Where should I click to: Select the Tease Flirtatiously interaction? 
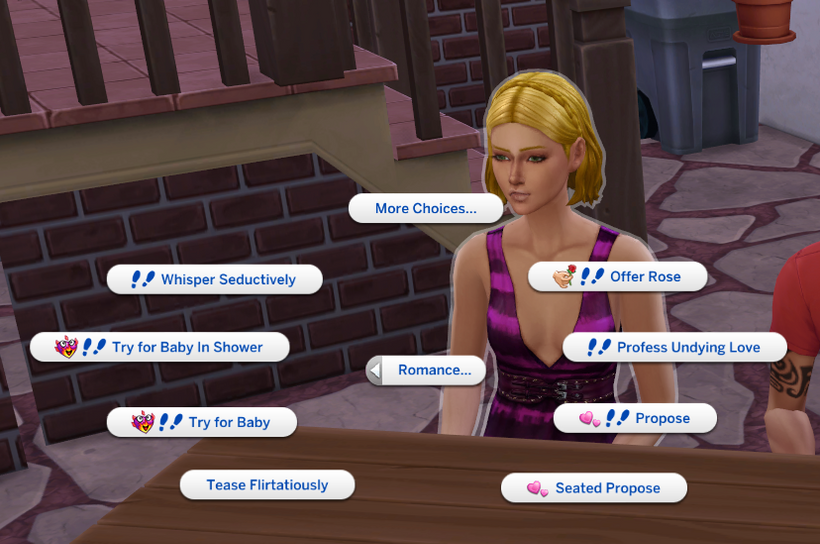tap(267, 485)
